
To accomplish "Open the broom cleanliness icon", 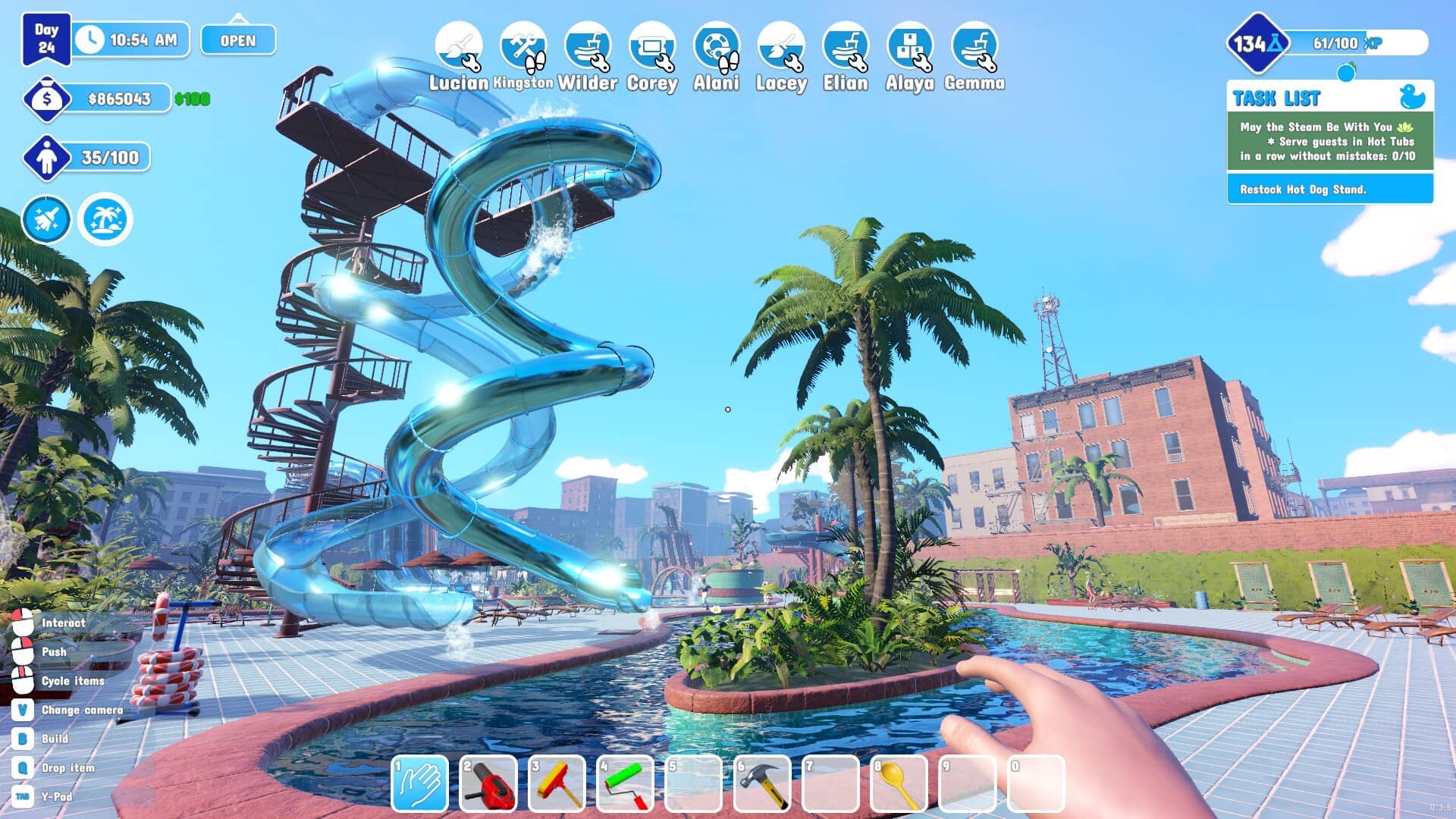I will [47, 219].
